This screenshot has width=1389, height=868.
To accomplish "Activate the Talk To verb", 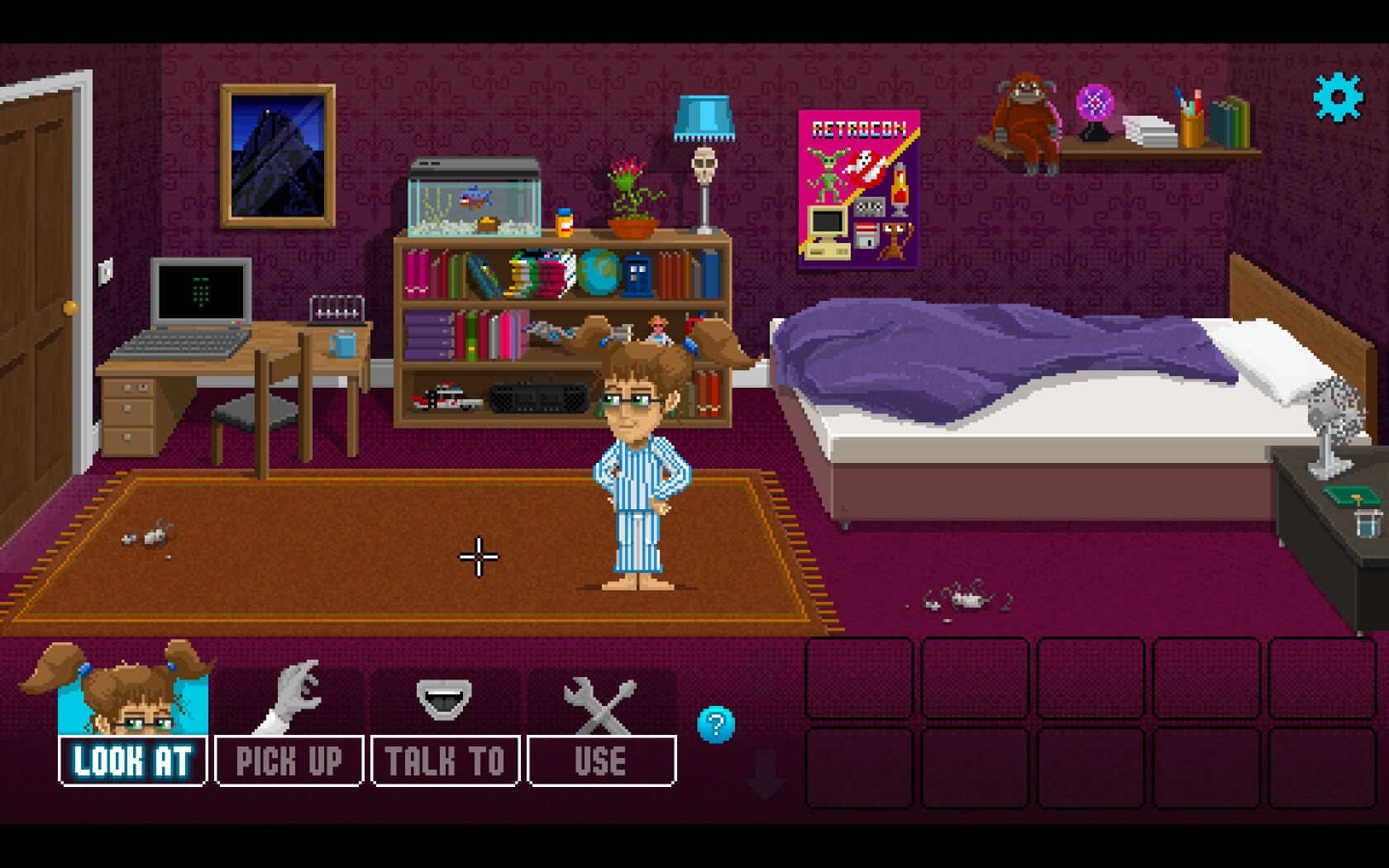I will [445, 761].
